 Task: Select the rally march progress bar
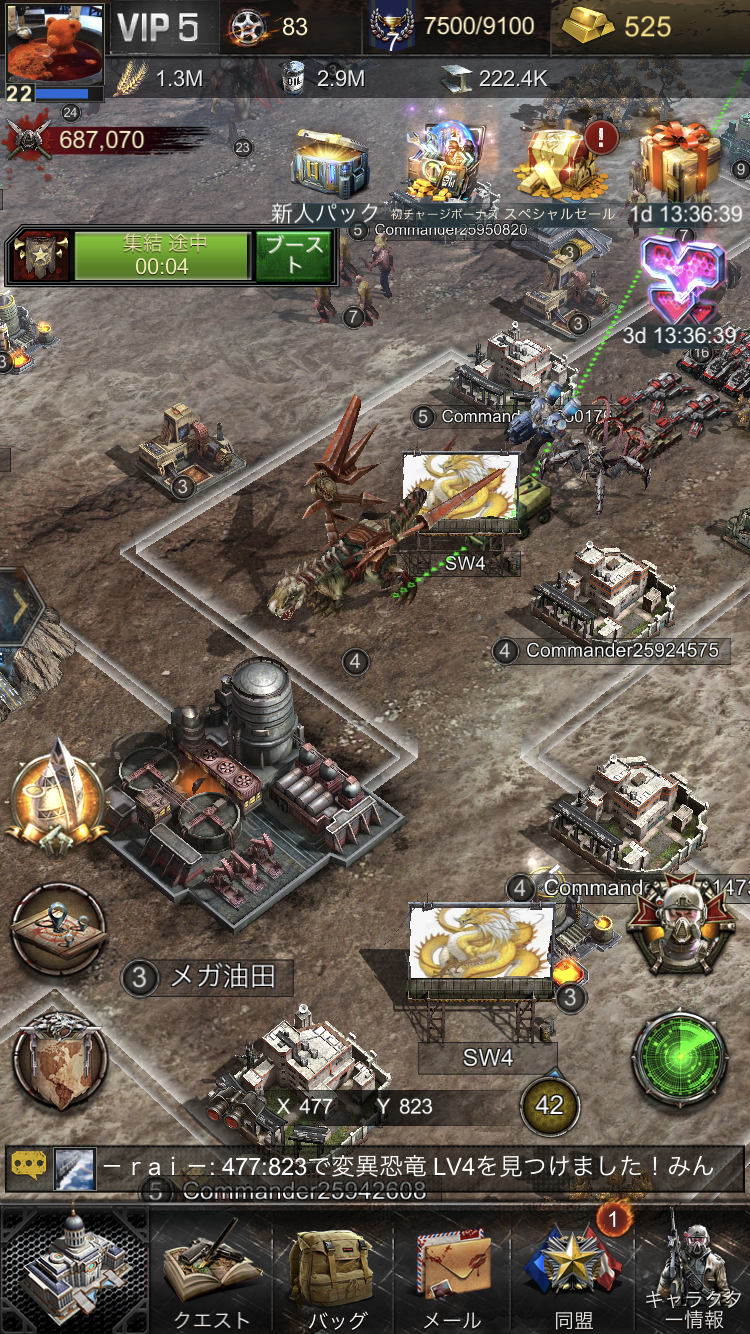(162, 256)
